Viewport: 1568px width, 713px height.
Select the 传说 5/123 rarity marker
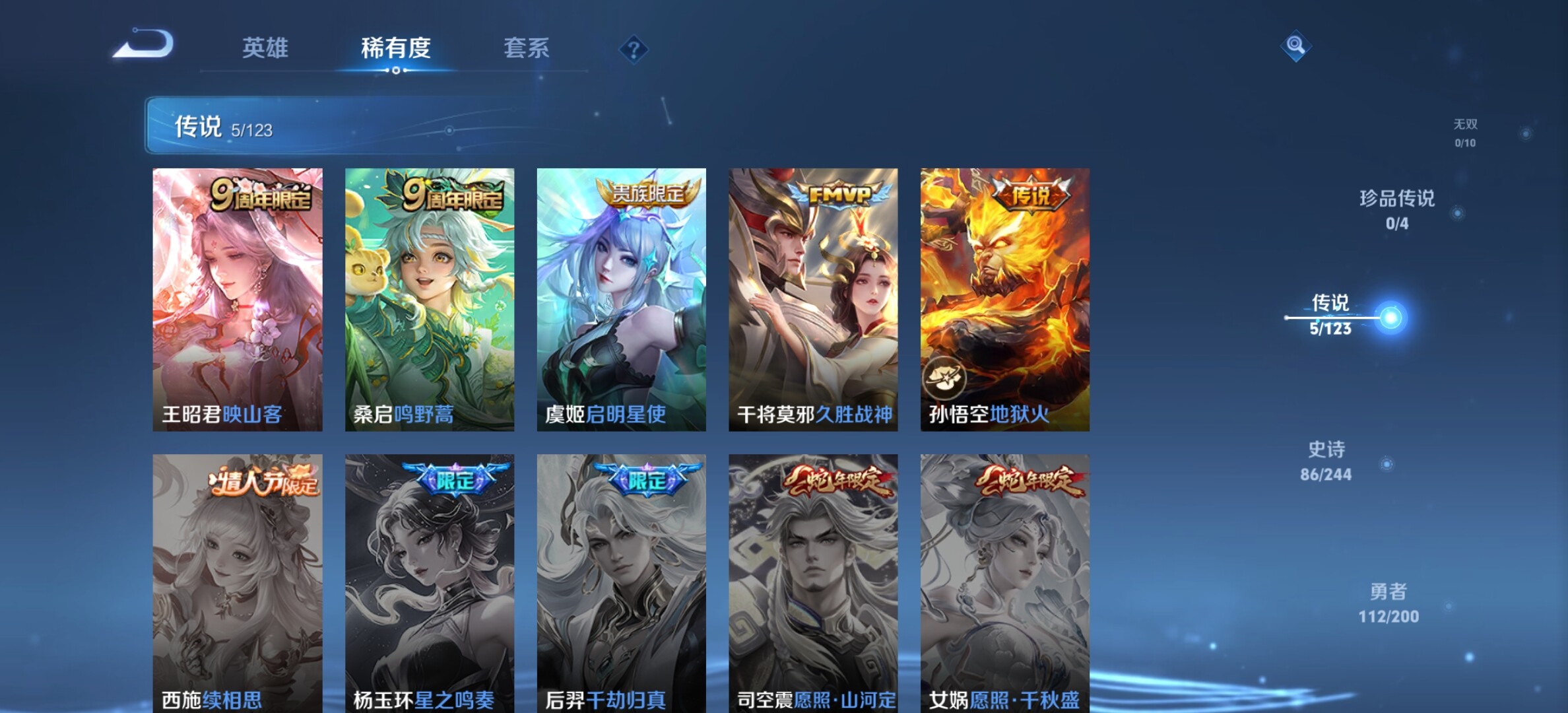[x=1331, y=316]
